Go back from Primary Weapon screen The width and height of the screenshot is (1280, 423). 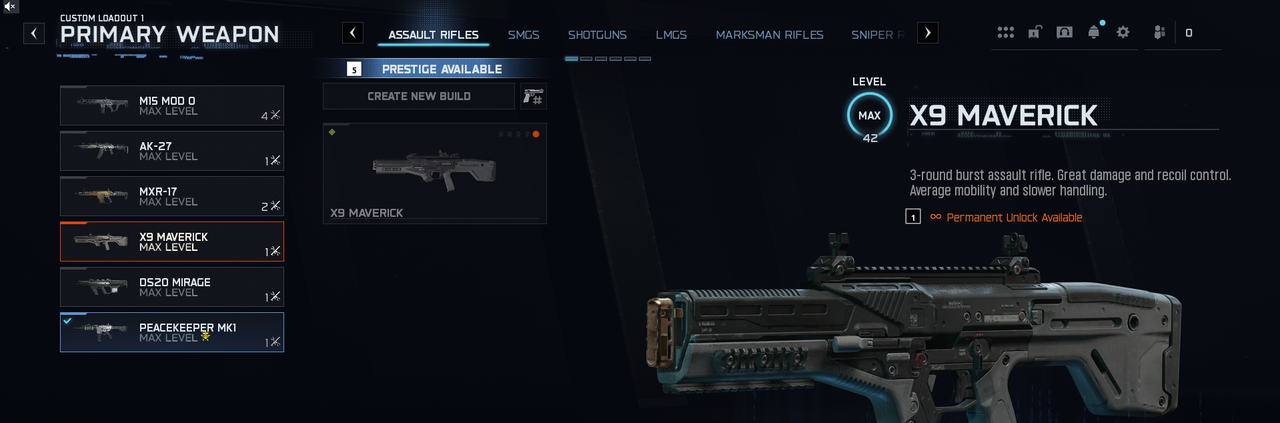pyautogui.click(x=34, y=33)
